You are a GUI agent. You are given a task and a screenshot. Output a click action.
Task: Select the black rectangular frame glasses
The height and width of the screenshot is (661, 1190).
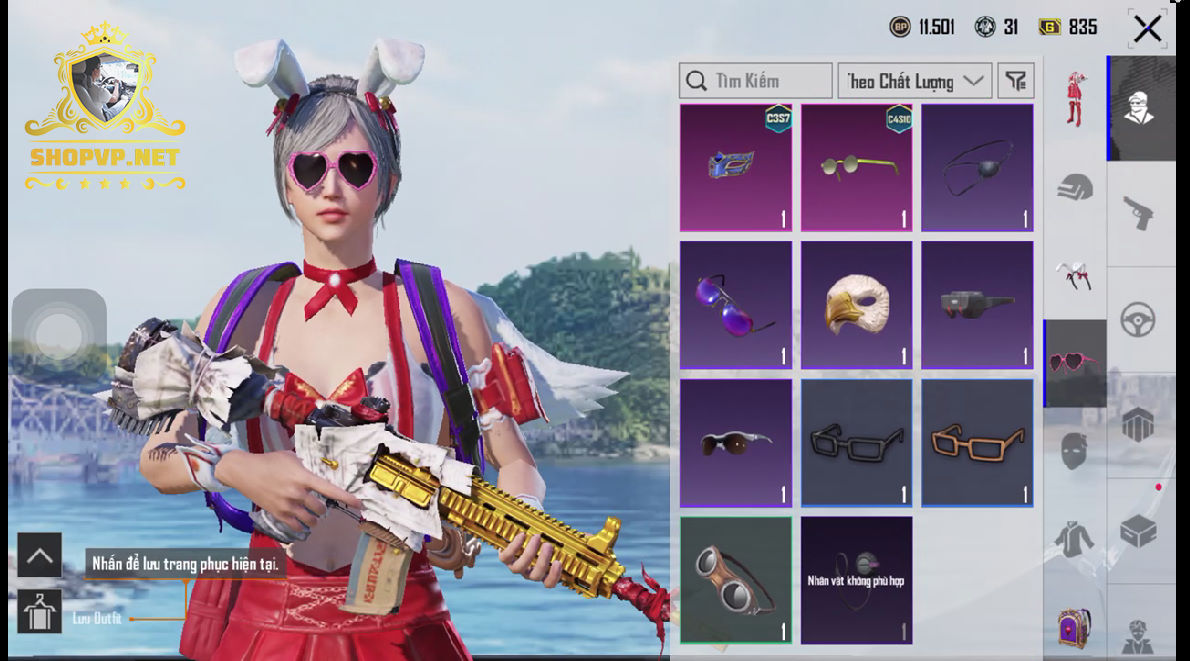click(856, 442)
